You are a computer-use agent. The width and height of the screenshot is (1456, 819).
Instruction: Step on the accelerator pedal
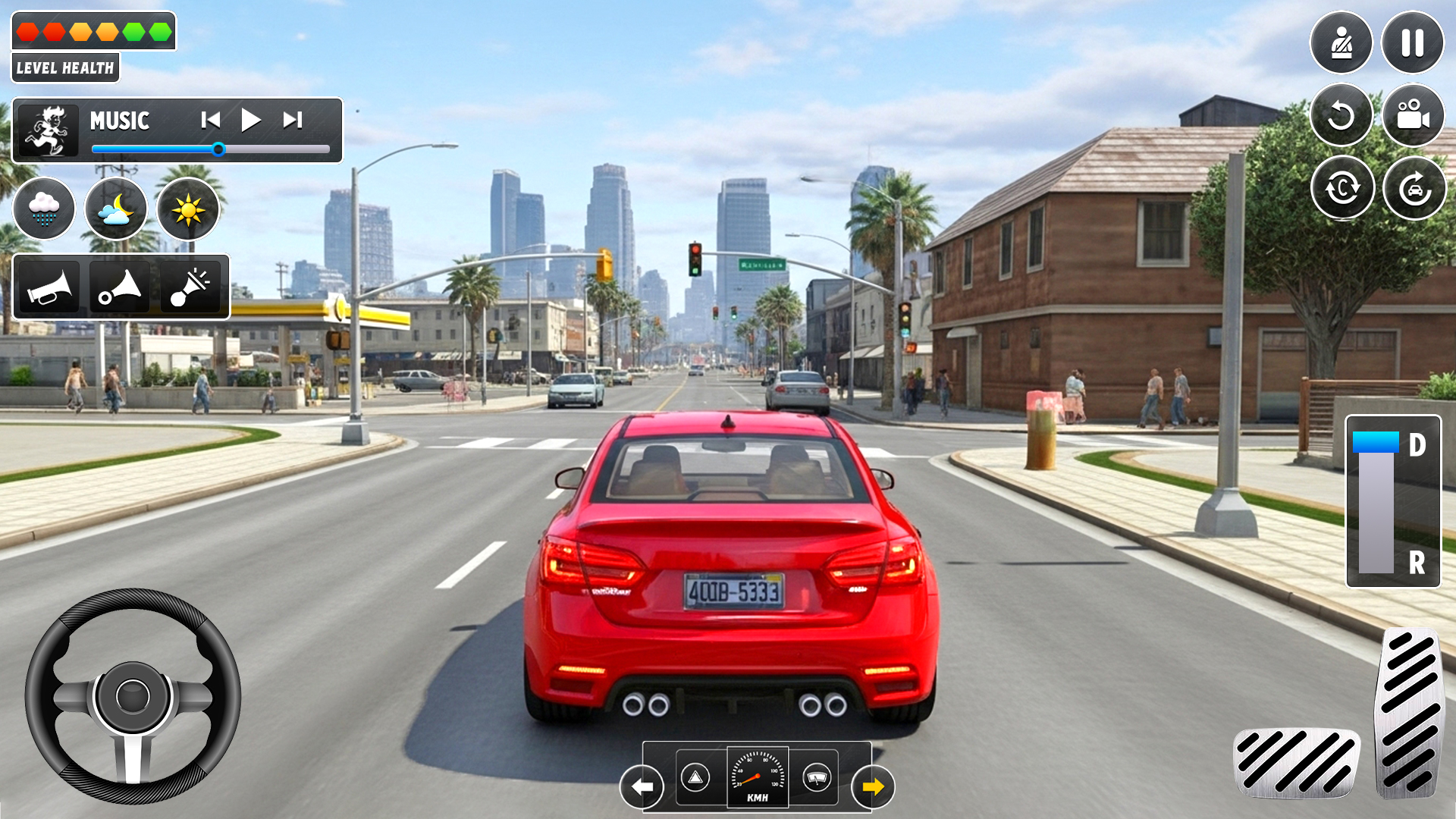[x=1409, y=713]
